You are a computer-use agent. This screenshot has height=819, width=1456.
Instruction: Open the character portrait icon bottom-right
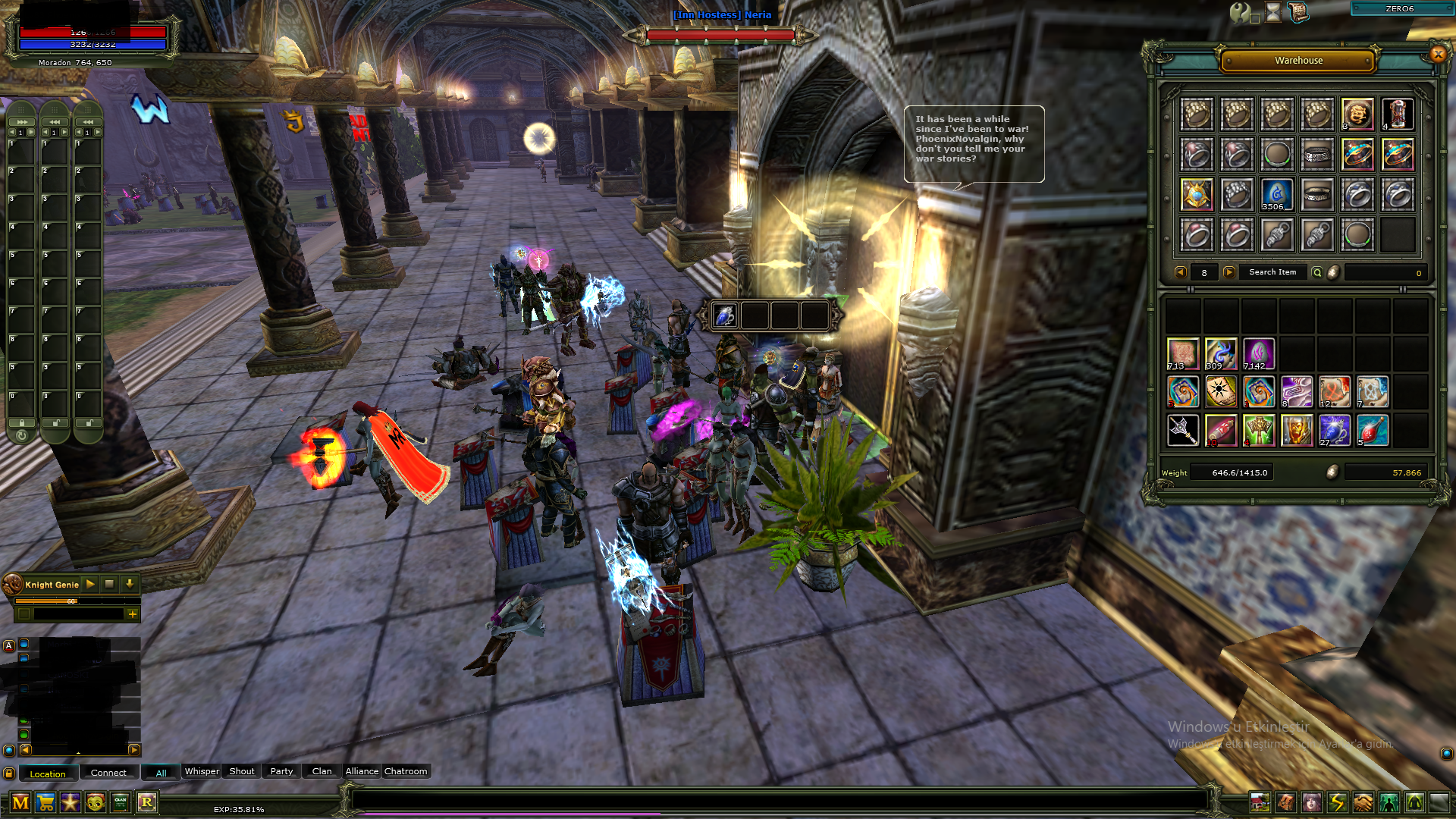pyautogui.click(x=1312, y=802)
